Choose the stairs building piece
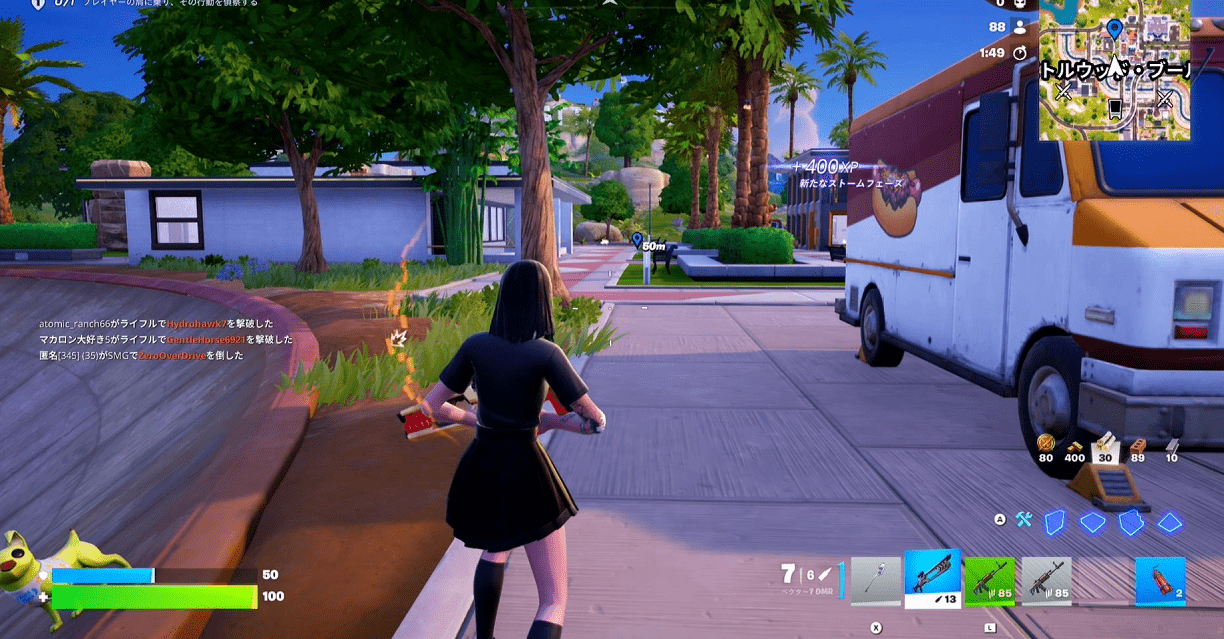Image resolution: width=1224 pixels, height=639 pixels. [1130, 522]
